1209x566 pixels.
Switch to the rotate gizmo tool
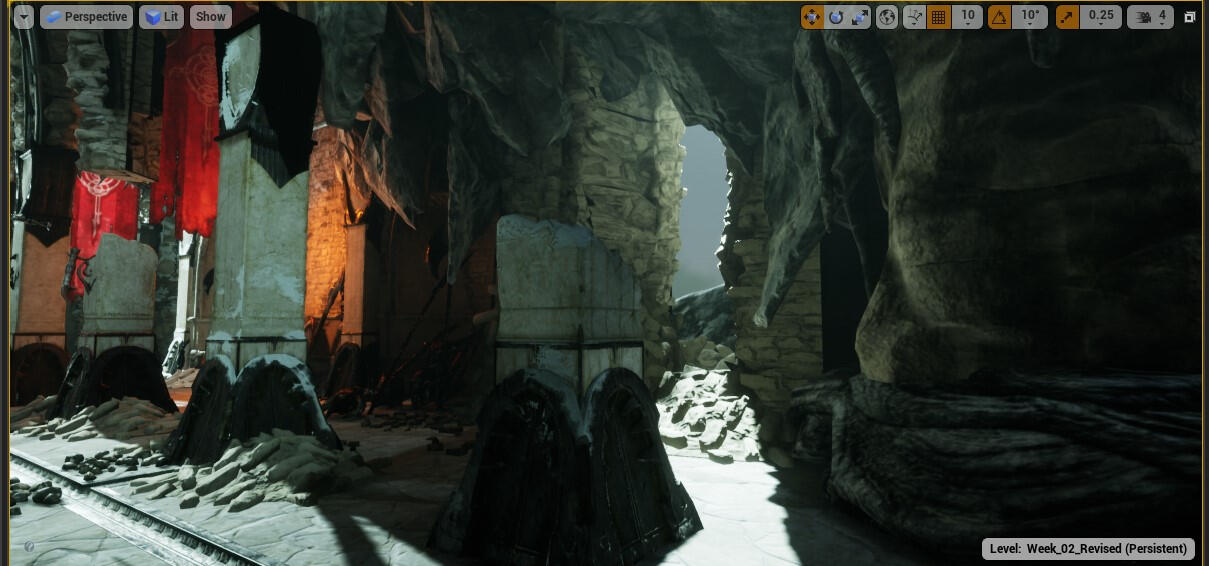(836, 17)
